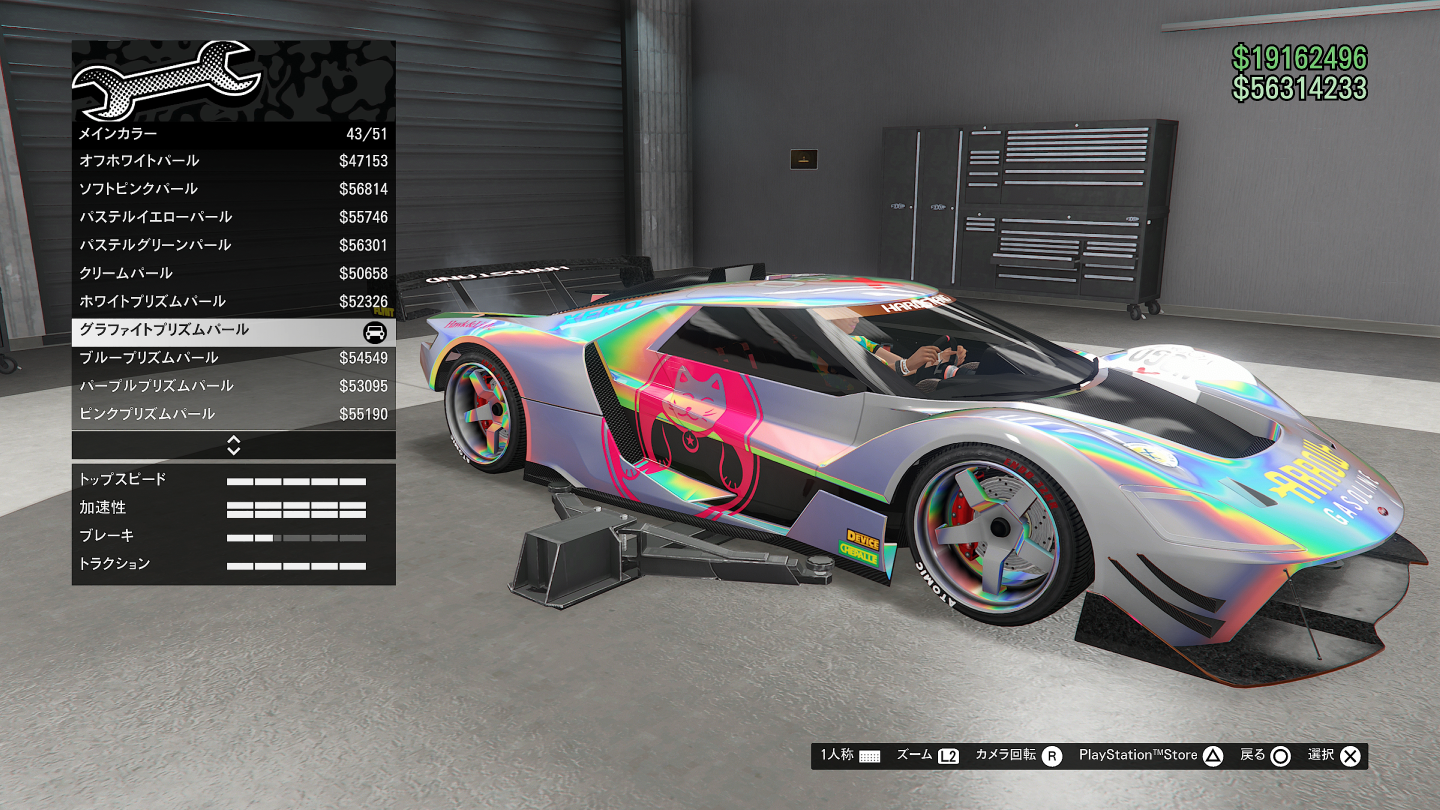Select オフホワイトパール paint color
The height and width of the screenshot is (810, 1440).
tap(233, 161)
